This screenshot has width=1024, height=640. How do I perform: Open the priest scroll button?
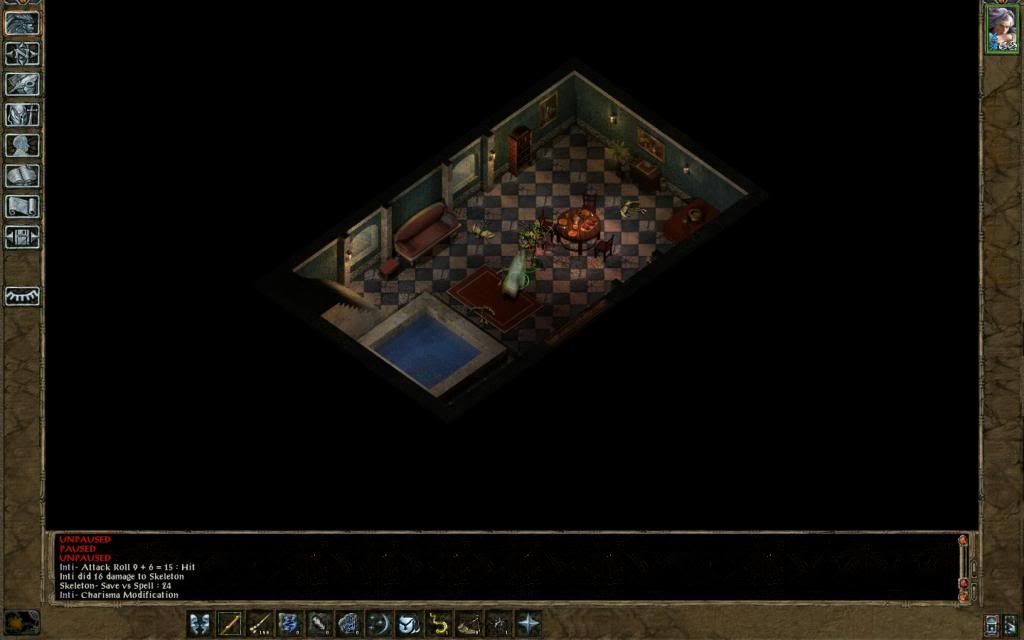[x=22, y=207]
